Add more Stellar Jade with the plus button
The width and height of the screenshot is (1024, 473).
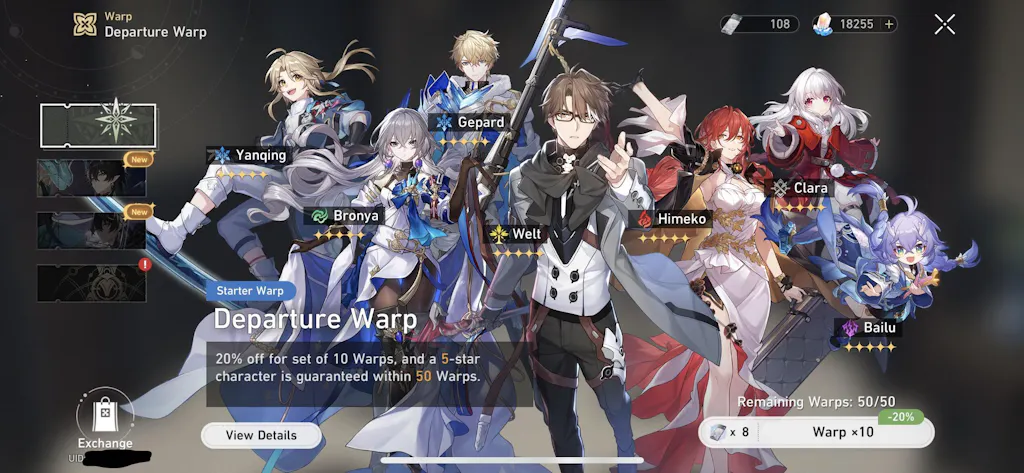(x=889, y=24)
